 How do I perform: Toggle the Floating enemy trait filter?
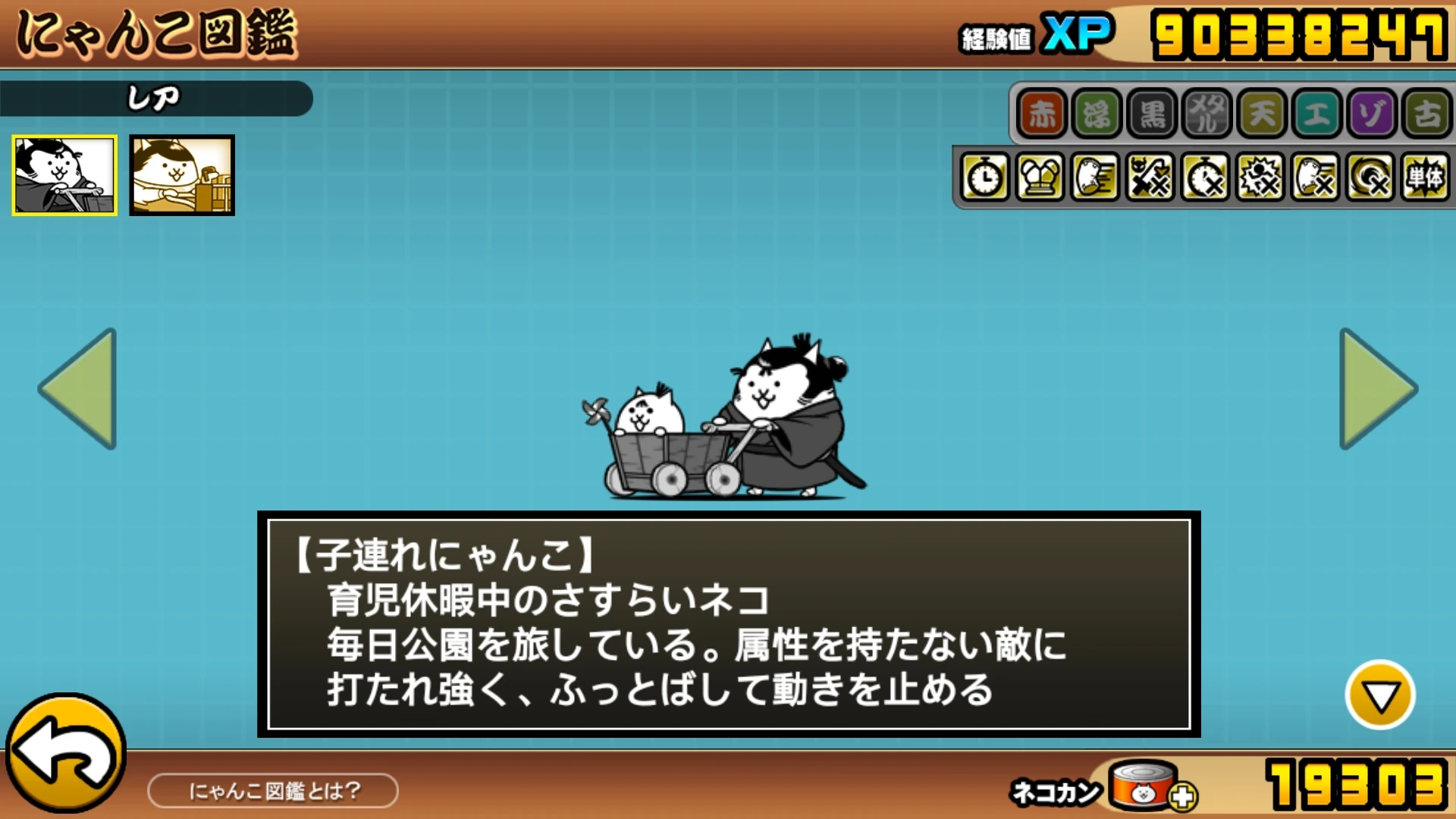tap(1096, 115)
